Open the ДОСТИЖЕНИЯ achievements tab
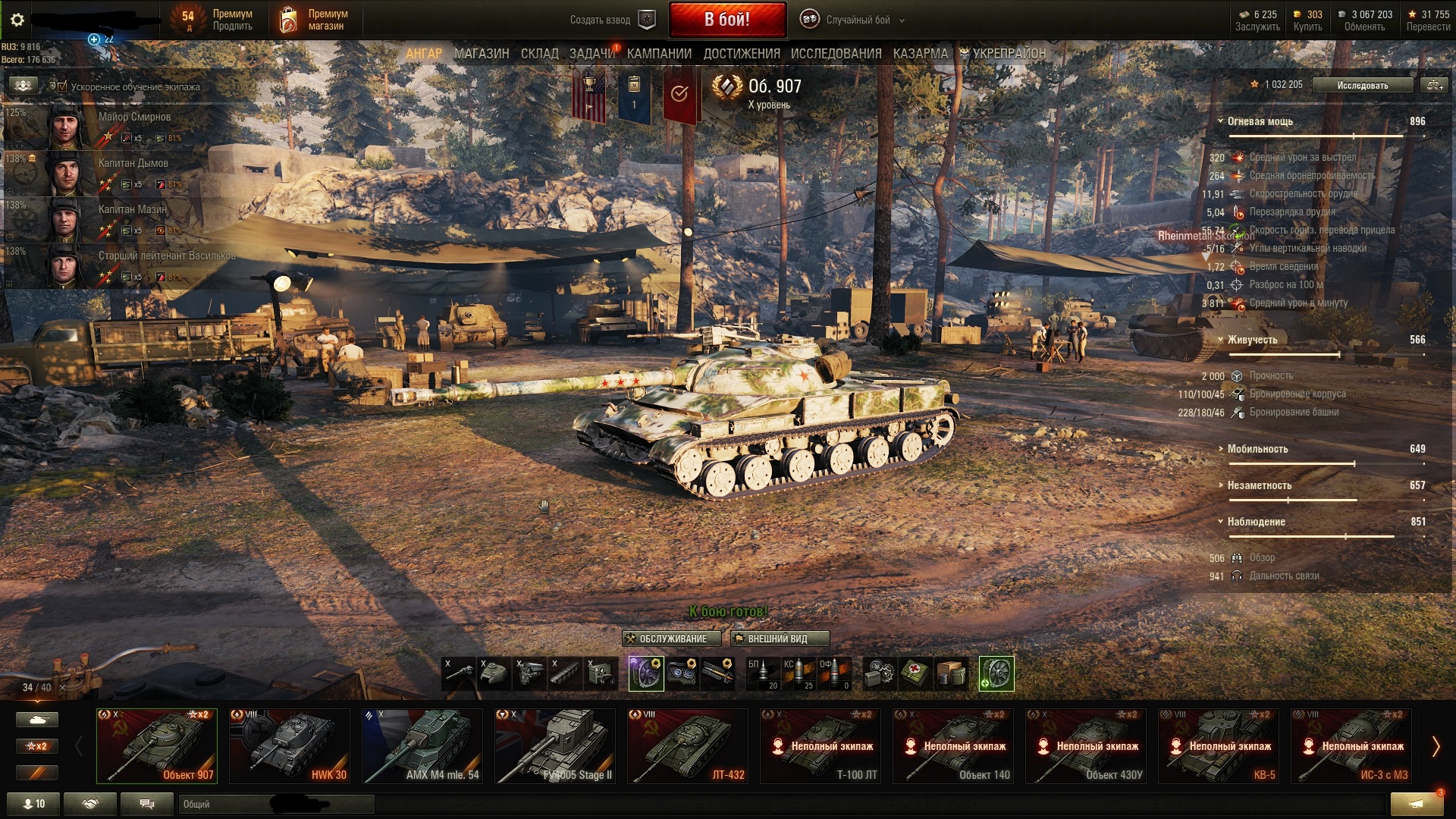This screenshot has width=1456, height=819. 741,54
